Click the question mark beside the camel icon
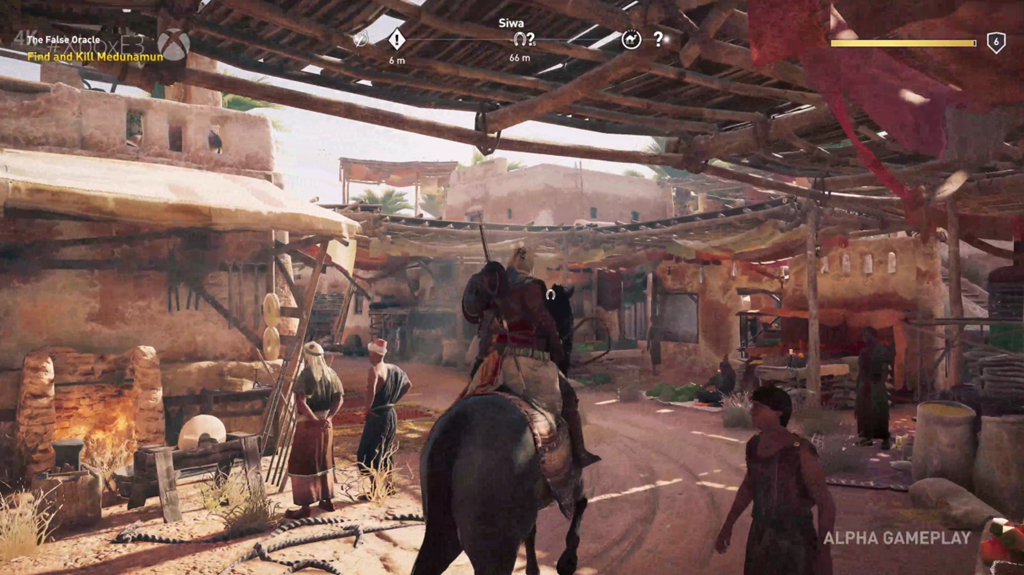 [x=658, y=40]
